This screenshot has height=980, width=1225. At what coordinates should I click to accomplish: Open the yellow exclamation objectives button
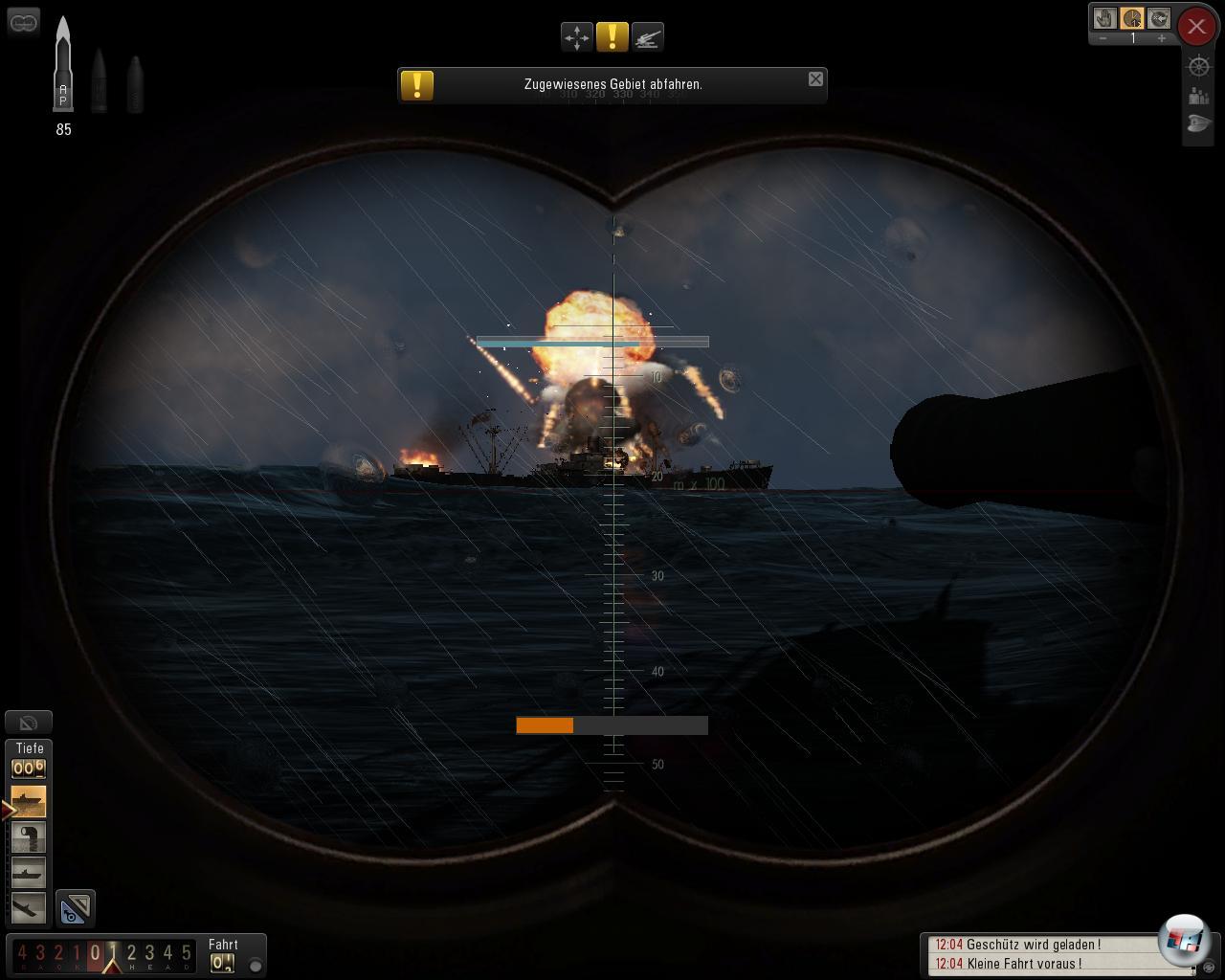coord(612,37)
